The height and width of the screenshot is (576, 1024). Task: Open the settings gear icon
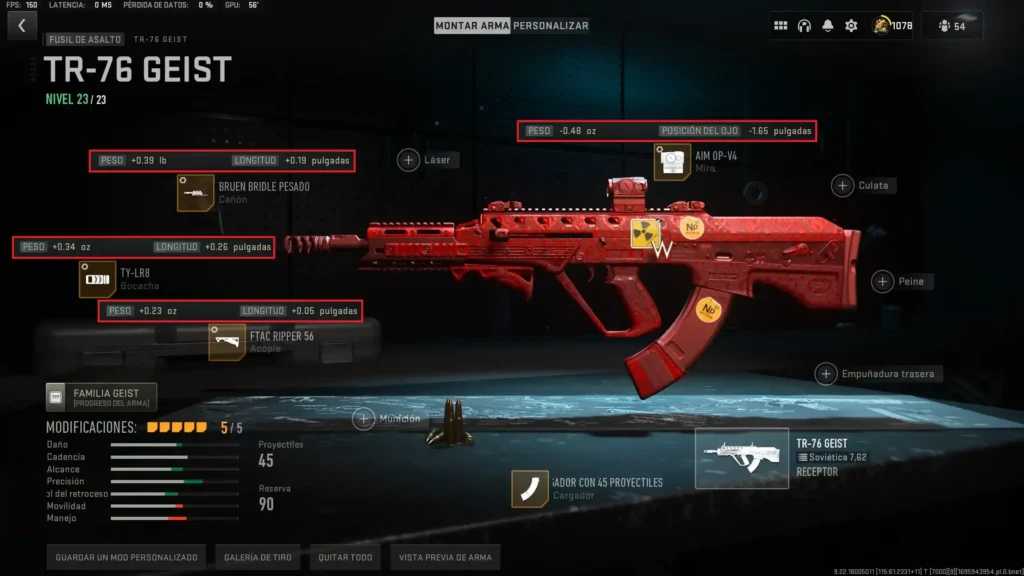[x=851, y=26]
